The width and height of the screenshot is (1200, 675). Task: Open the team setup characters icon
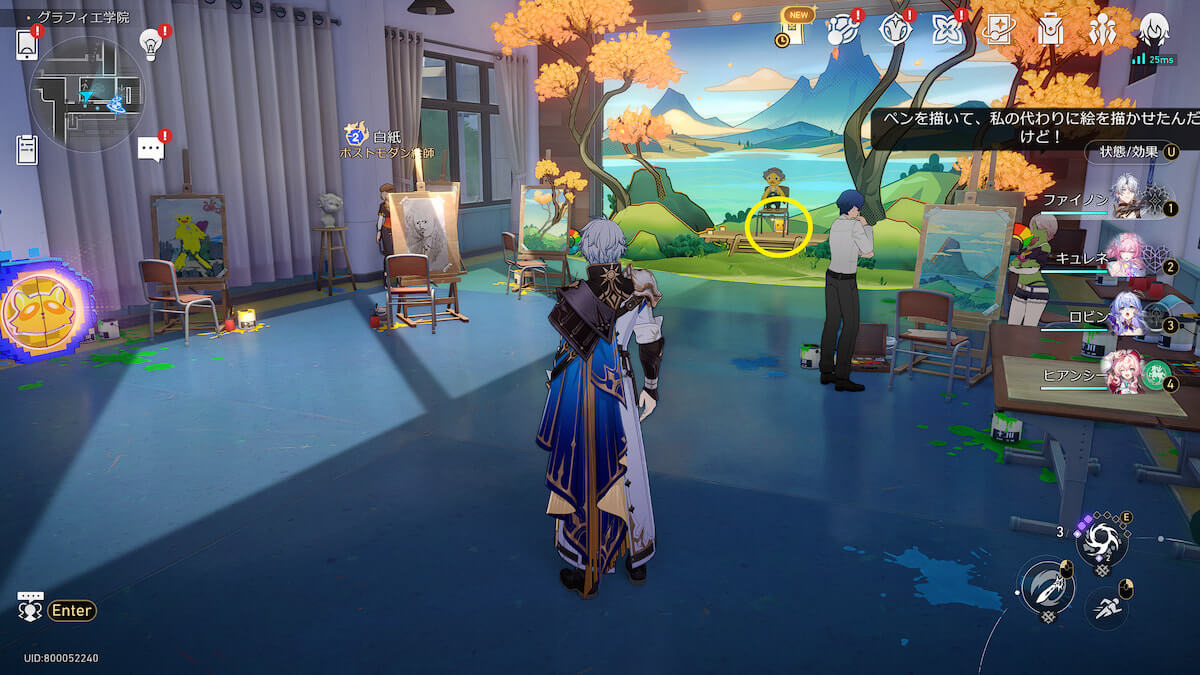[1101, 30]
